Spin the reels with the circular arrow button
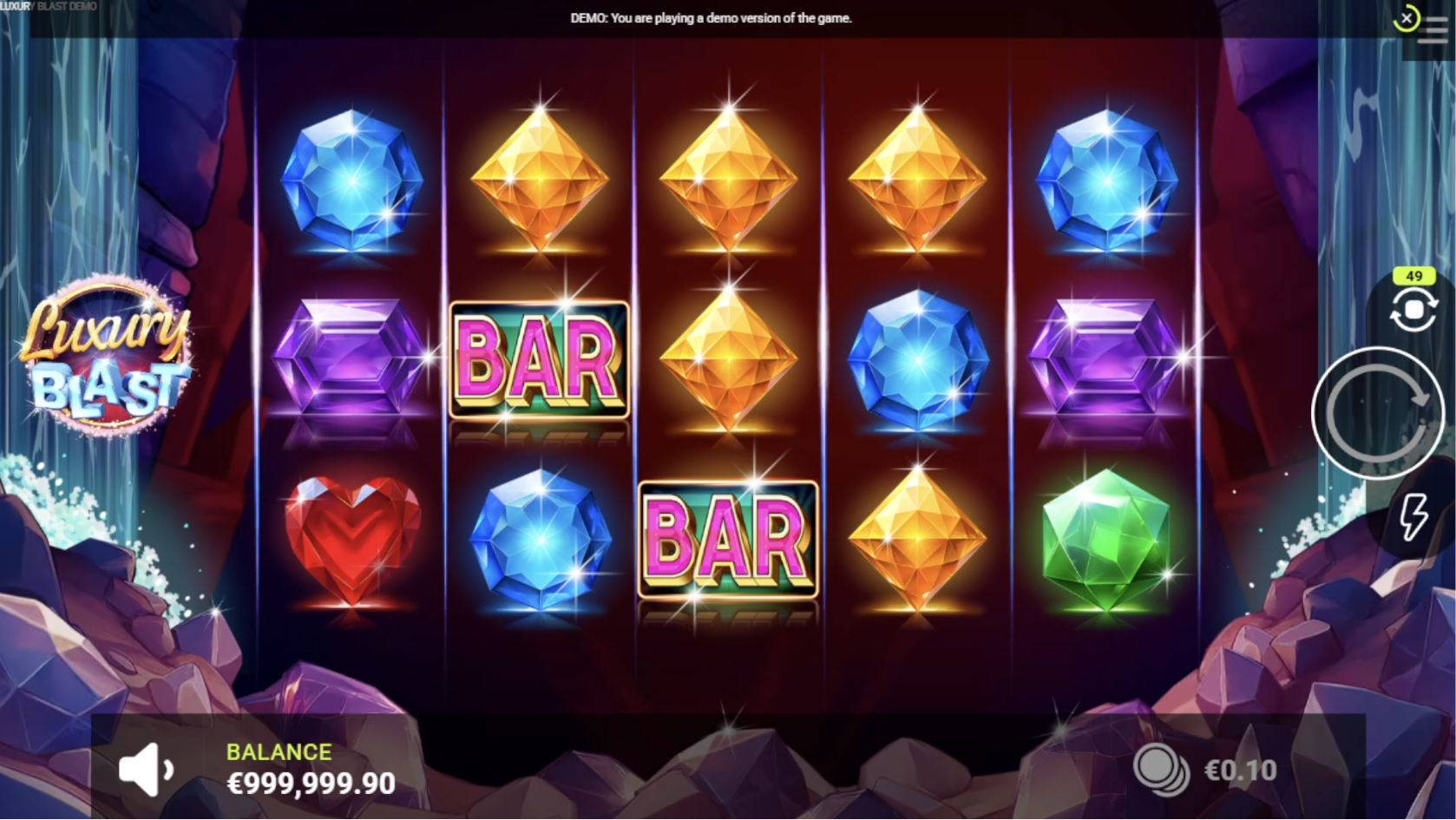 [1378, 414]
